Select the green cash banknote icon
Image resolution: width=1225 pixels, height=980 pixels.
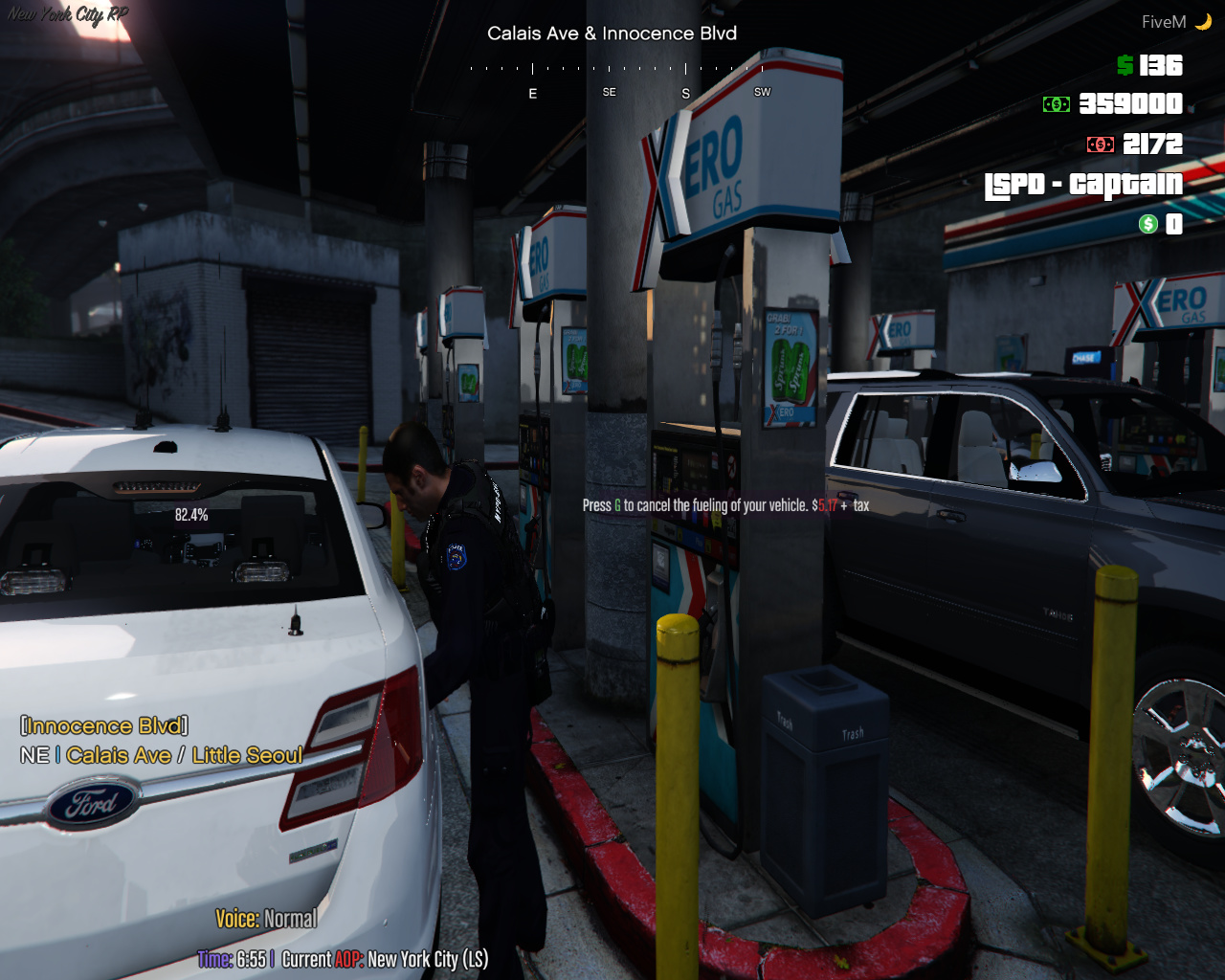tap(1057, 104)
